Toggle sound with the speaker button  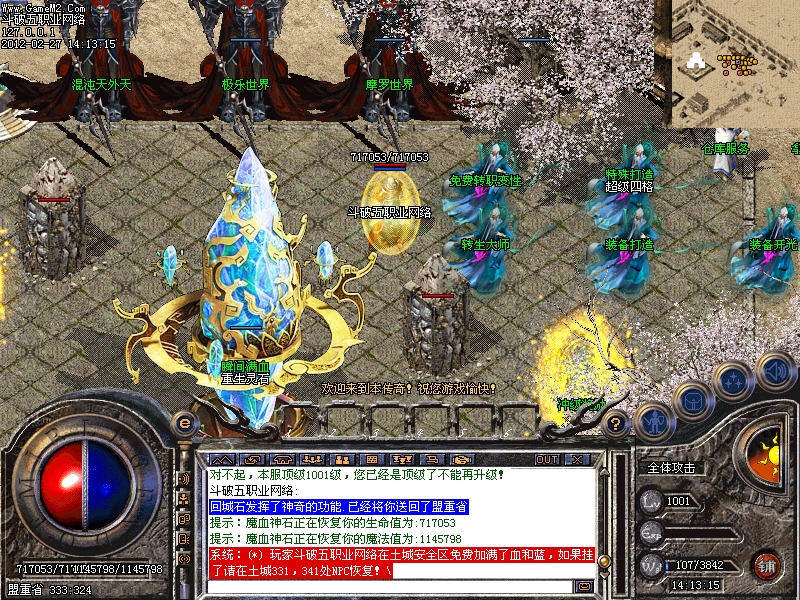coord(775,371)
